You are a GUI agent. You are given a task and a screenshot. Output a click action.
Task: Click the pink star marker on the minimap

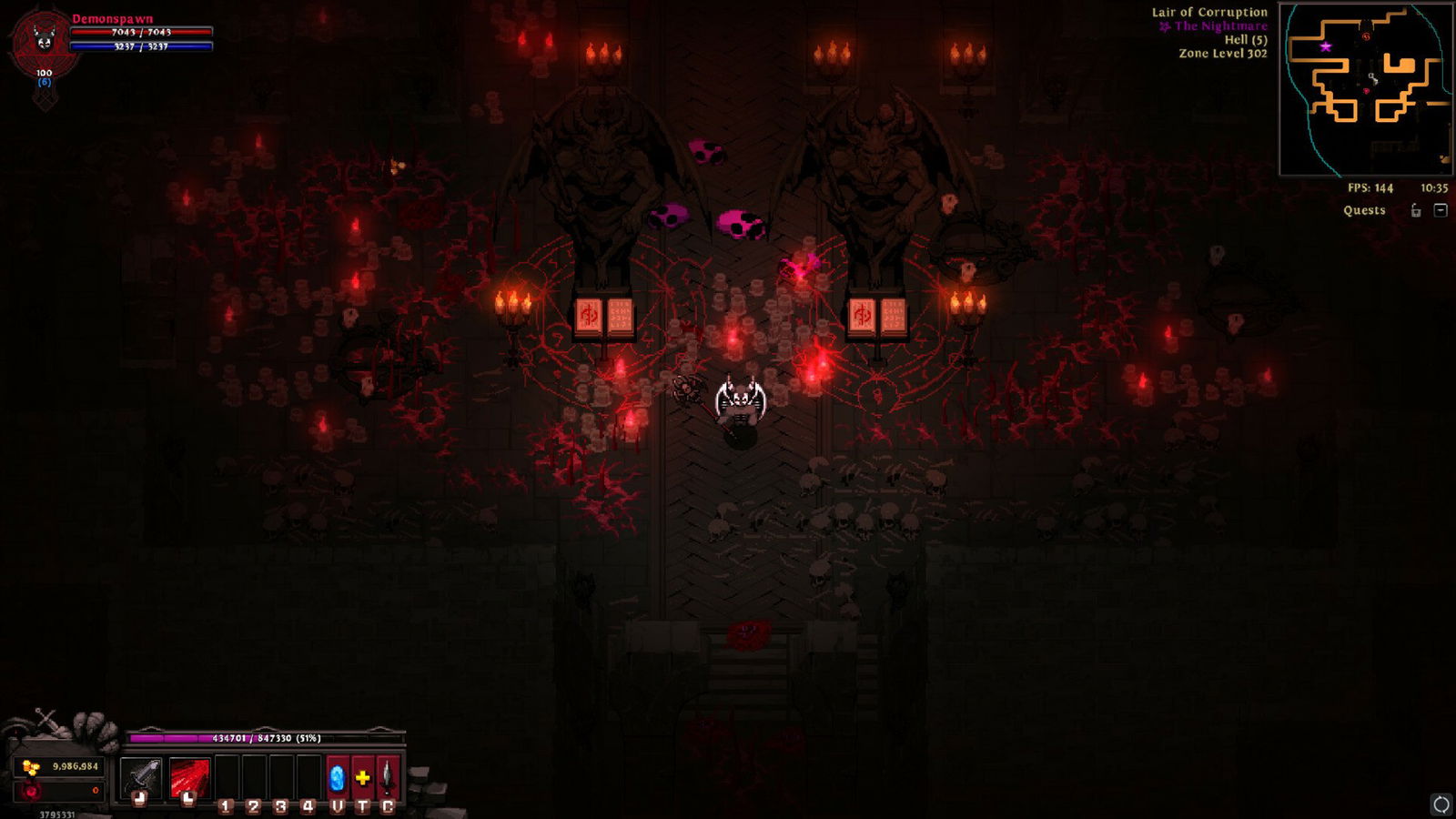[1326, 46]
